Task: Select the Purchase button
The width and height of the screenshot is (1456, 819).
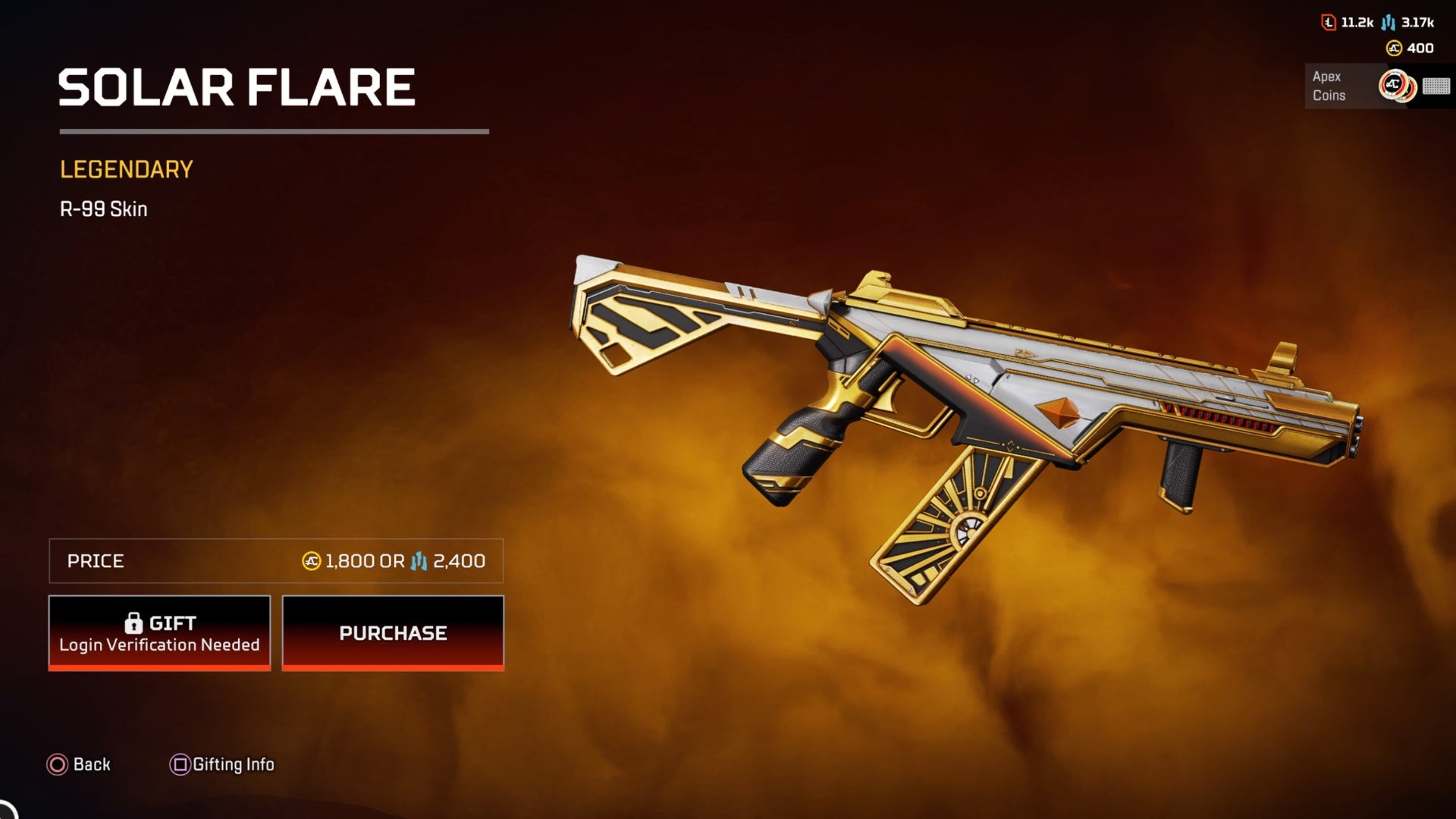Action: click(x=393, y=632)
